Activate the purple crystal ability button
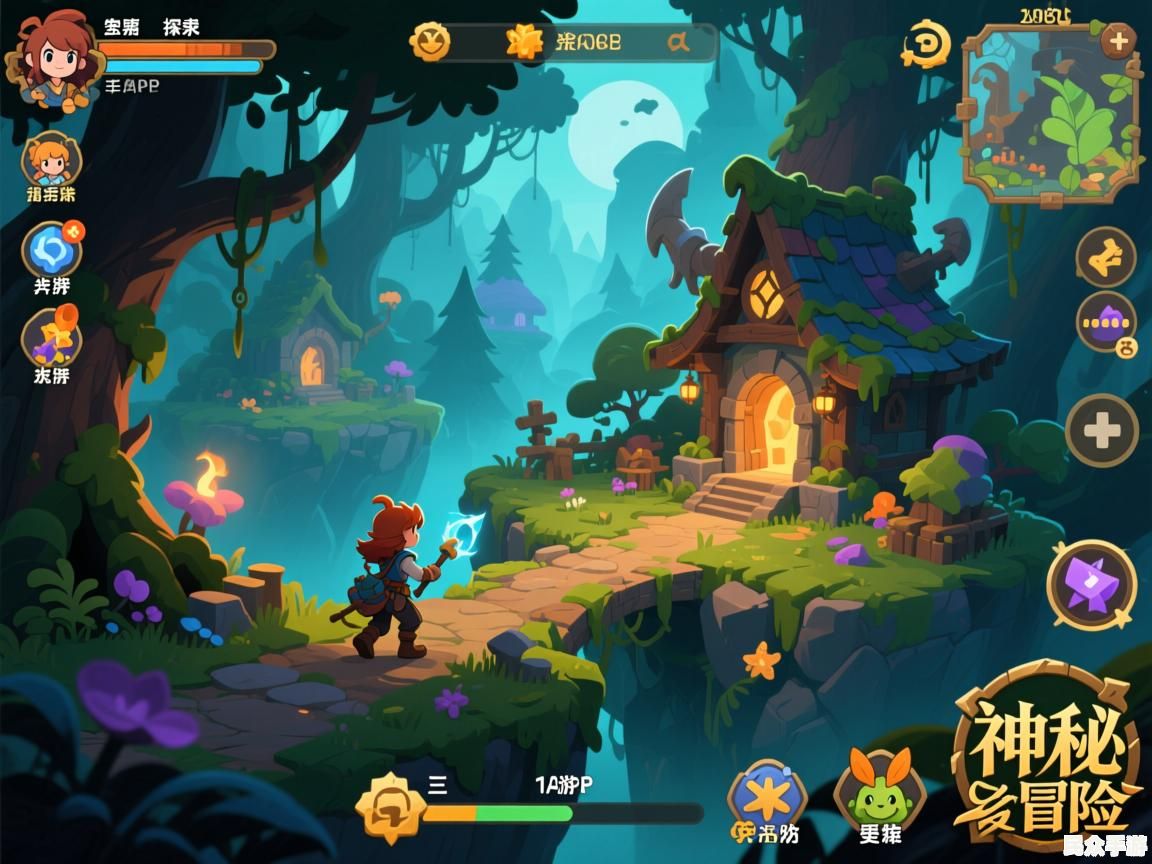1152x864 pixels. tap(1091, 584)
